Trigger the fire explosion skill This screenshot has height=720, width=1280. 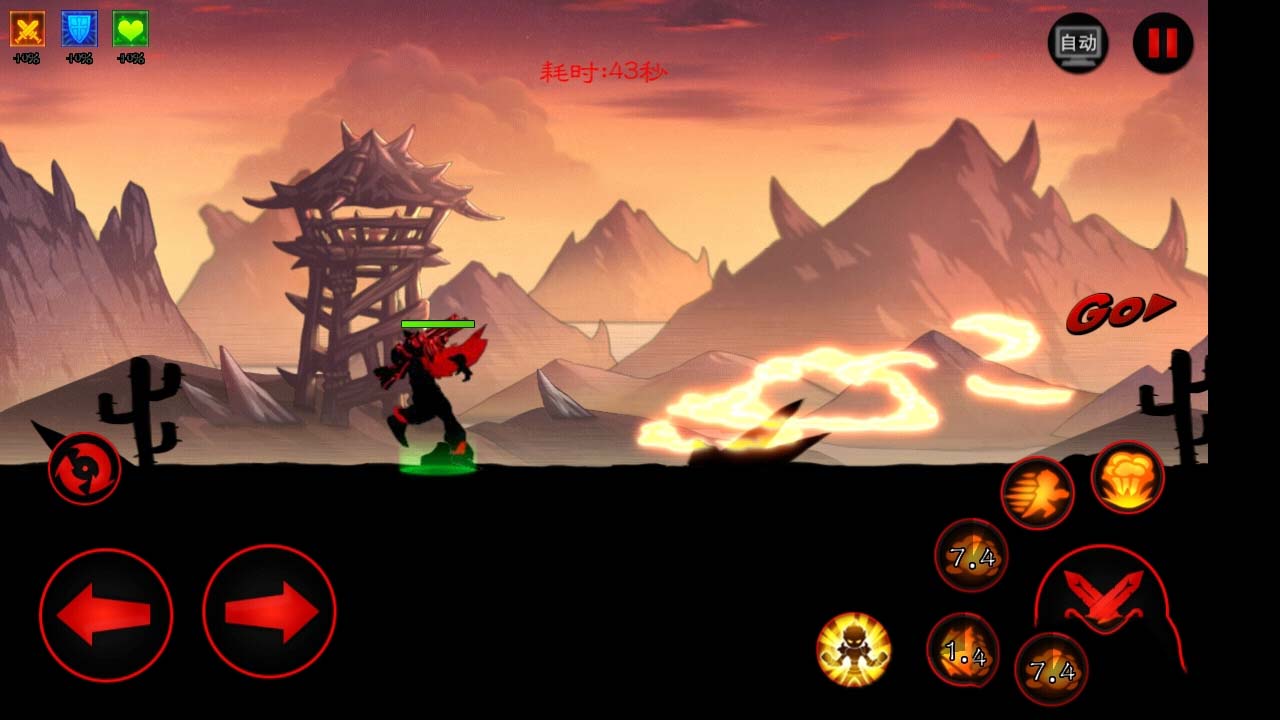pos(1127,478)
